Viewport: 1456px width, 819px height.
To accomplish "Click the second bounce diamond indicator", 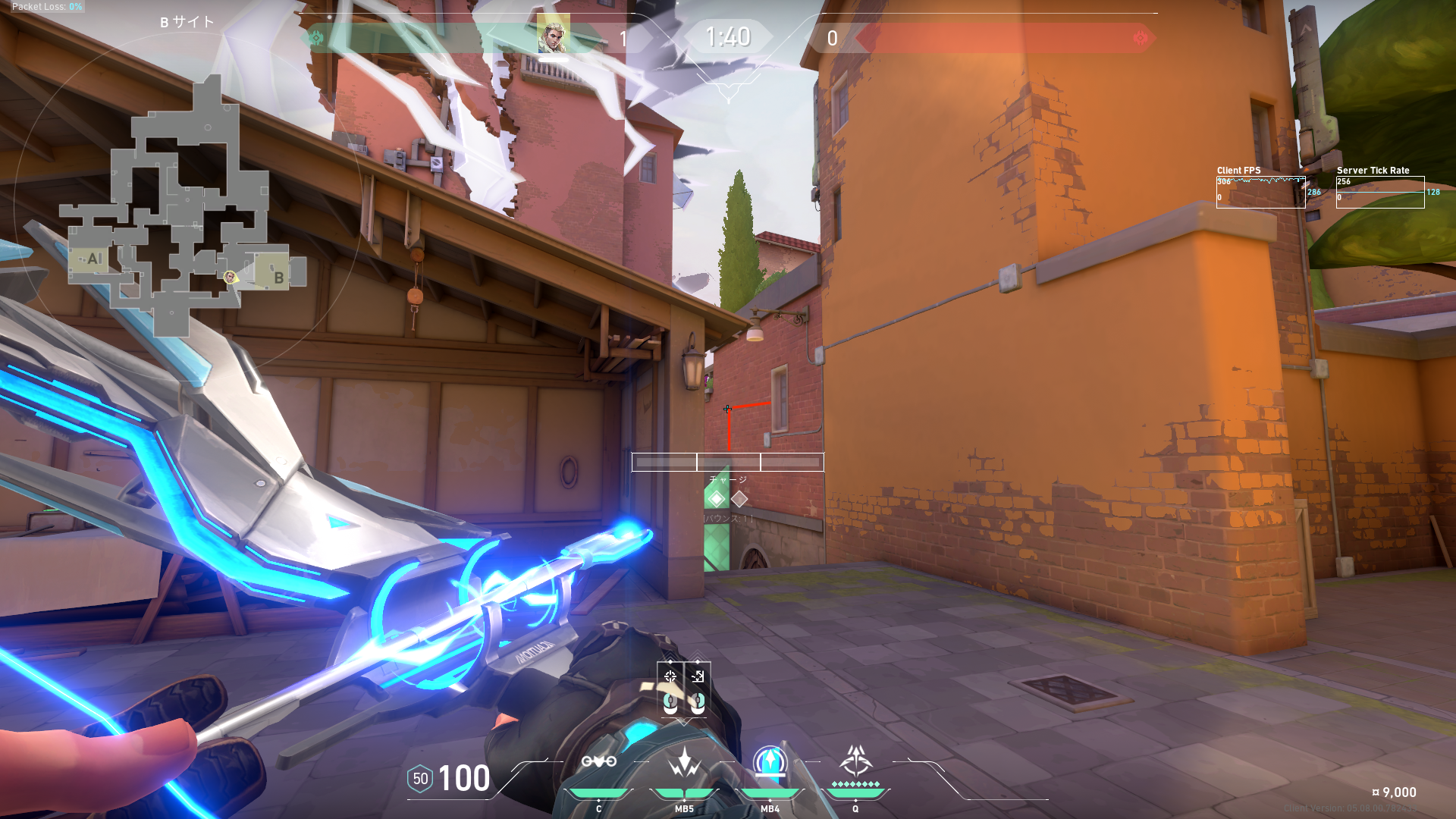I will coord(739,499).
